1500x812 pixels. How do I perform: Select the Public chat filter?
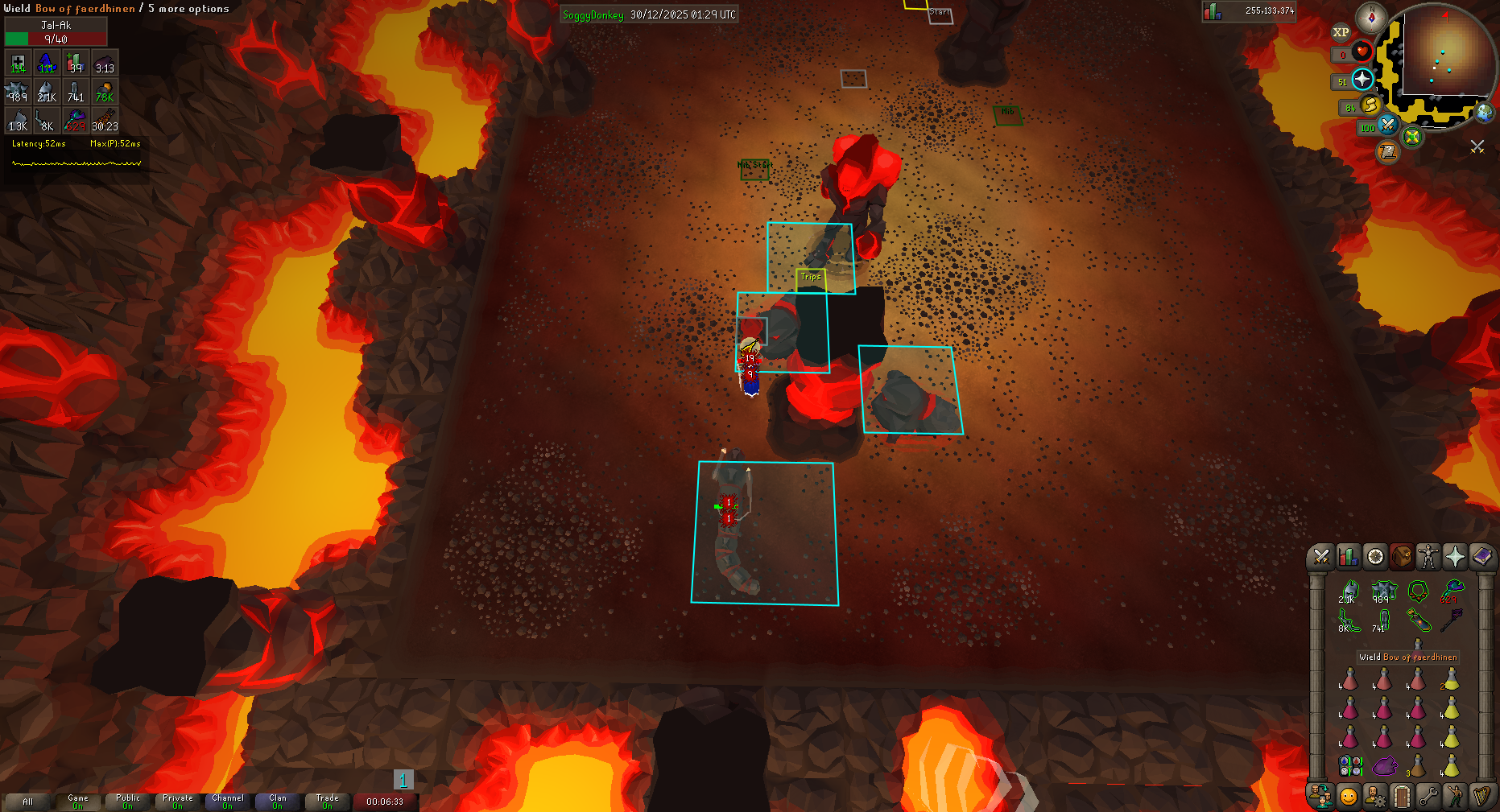coord(128,802)
